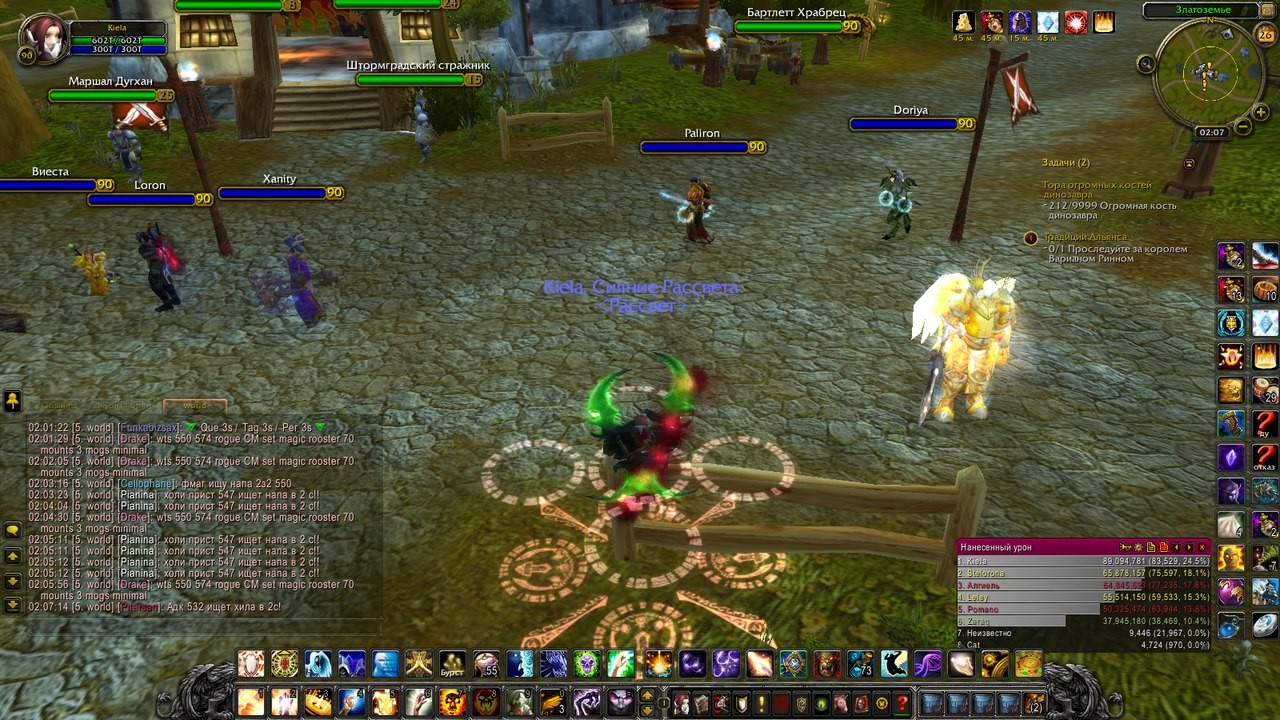Collapse the quest objectives tracker
The image size is (1280, 720).
click(1189, 163)
